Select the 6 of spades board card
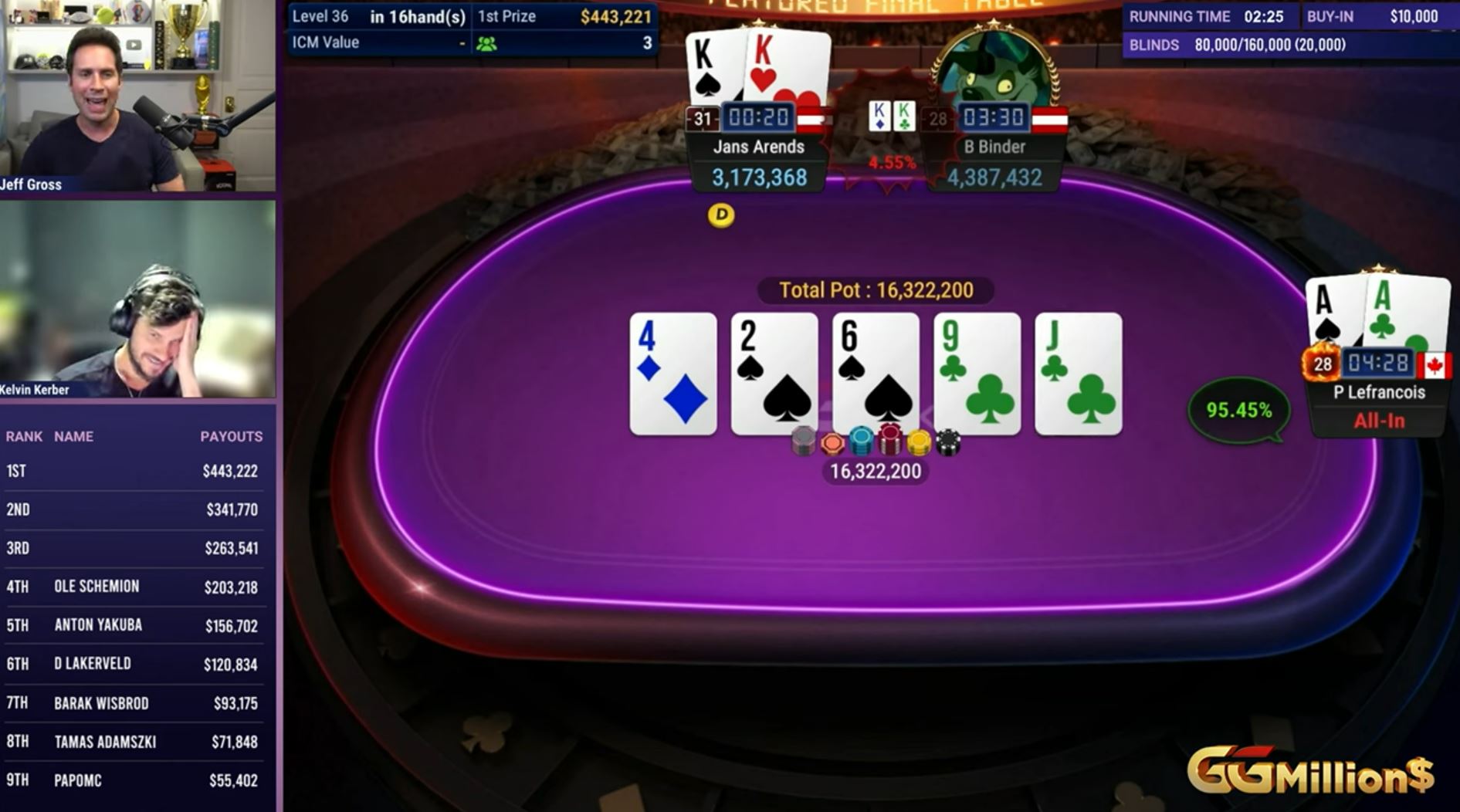 [875, 374]
